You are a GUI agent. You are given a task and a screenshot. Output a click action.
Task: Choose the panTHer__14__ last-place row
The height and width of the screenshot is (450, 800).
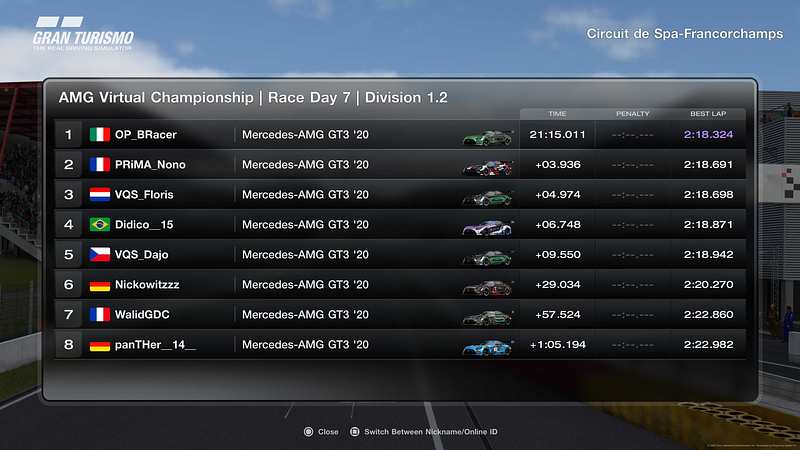click(400, 344)
